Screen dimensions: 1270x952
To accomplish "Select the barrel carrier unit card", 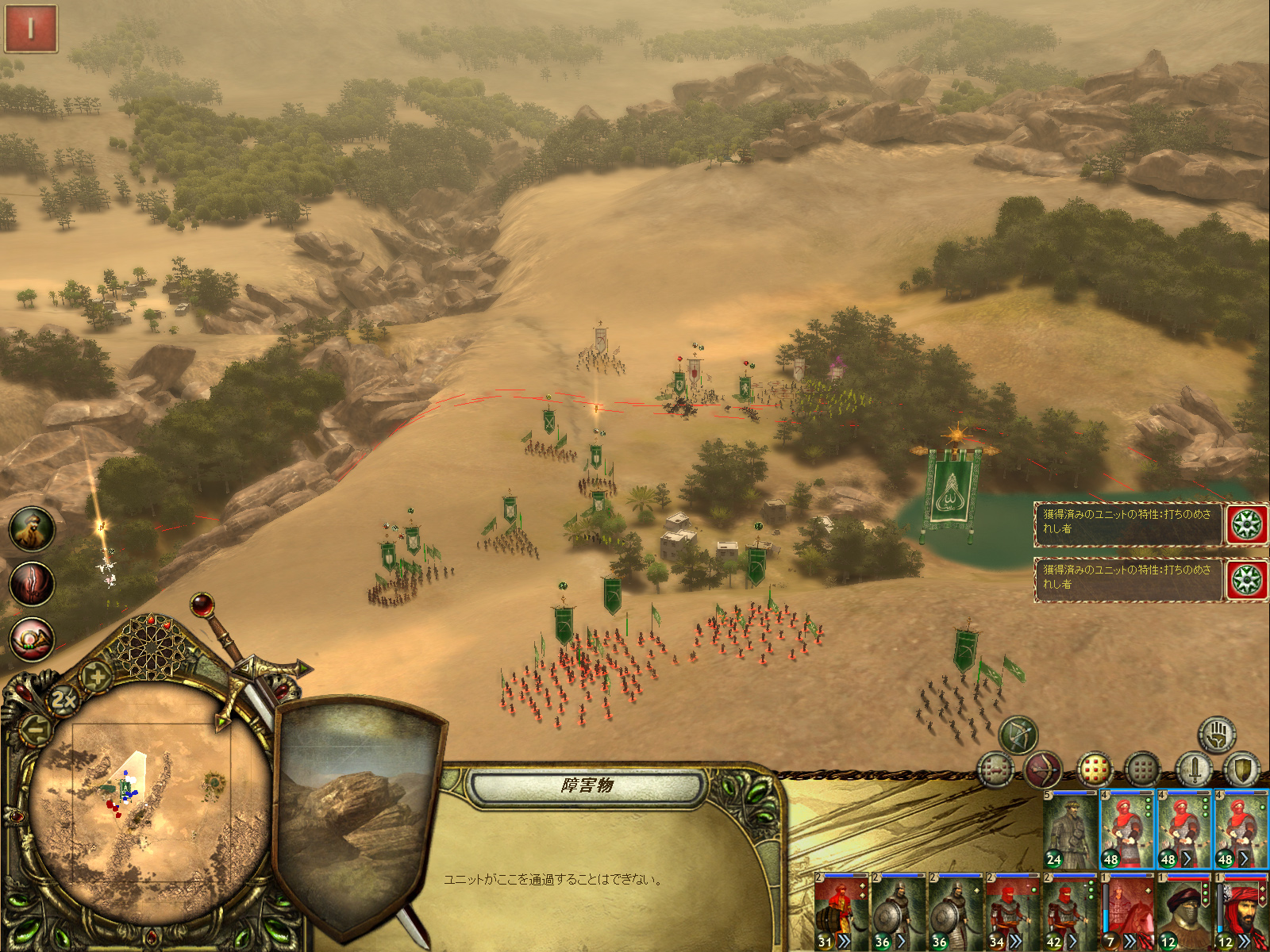I will [841, 912].
